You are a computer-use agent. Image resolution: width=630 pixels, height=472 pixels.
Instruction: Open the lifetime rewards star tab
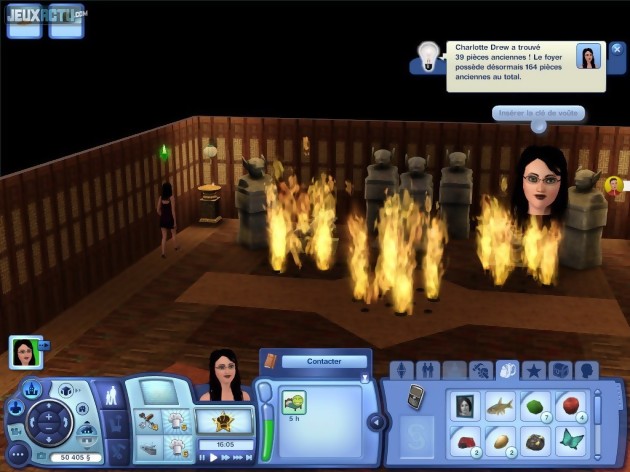tap(533, 370)
